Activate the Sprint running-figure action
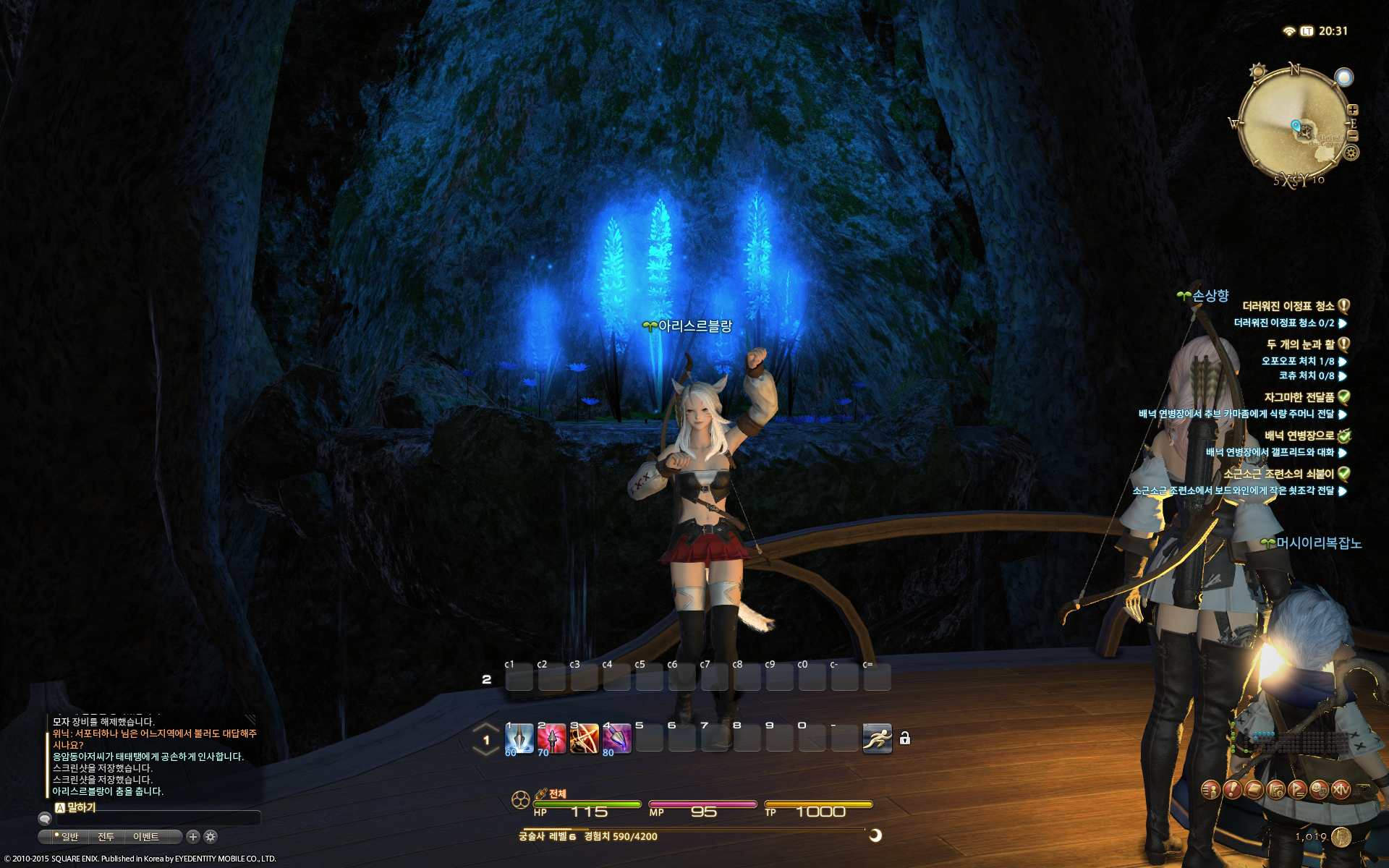The height and width of the screenshot is (868, 1389). pyautogui.click(x=877, y=739)
